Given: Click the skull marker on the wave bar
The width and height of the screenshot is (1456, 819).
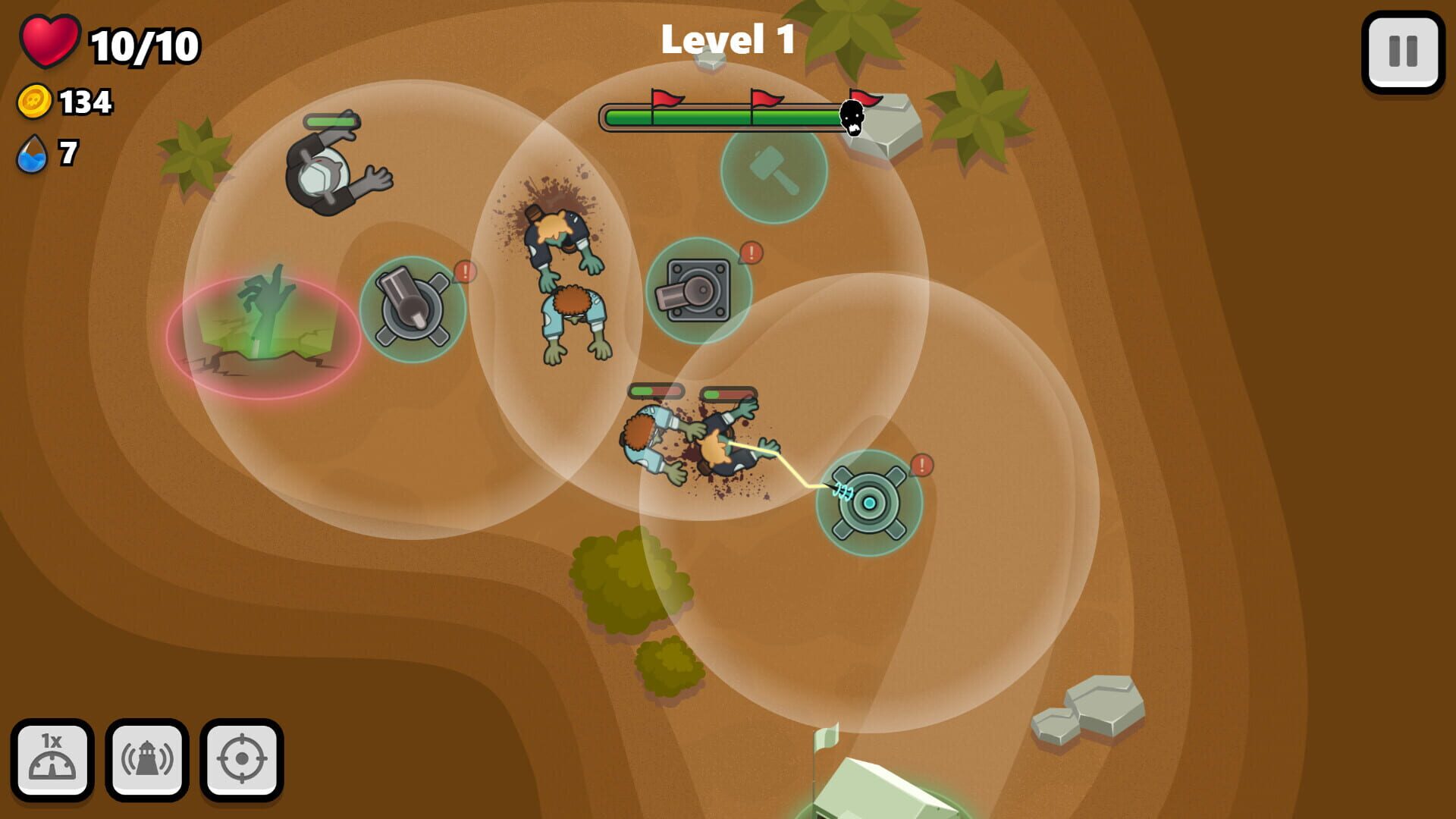Looking at the screenshot, I should coord(851,120).
